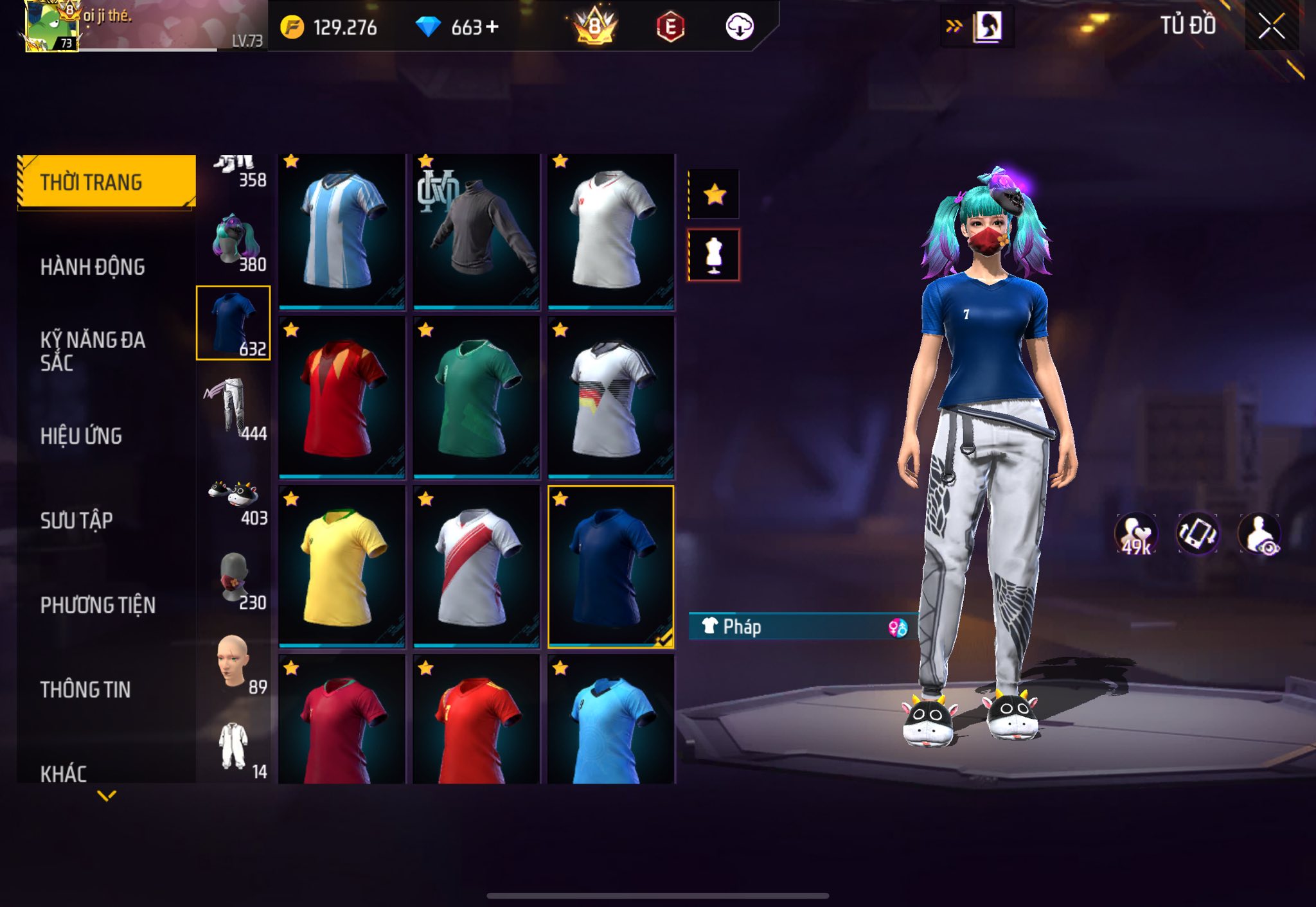Go to the HIỆU ỨNG tab
This screenshot has height=907, width=1316.
pos(81,436)
